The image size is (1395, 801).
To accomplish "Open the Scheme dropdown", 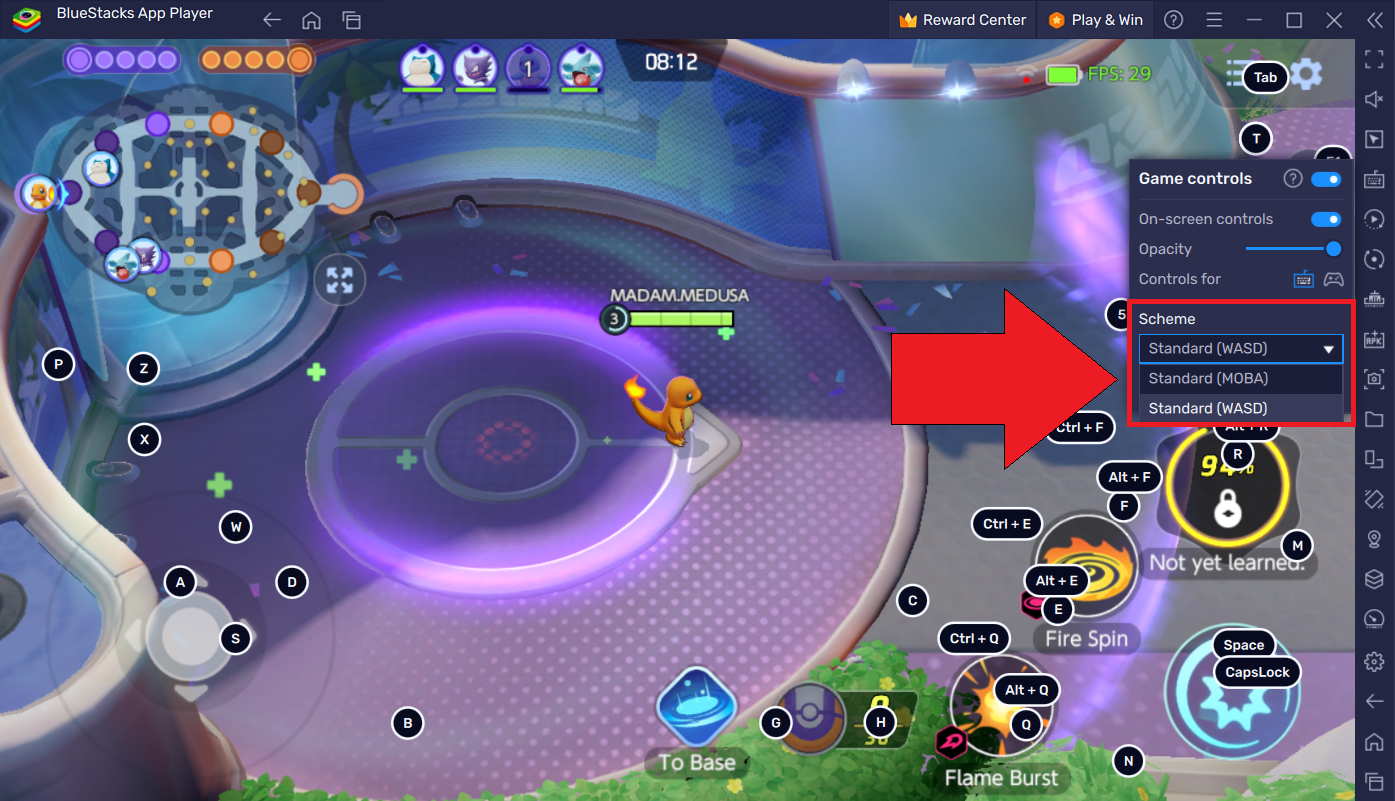I will point(1240,348).
